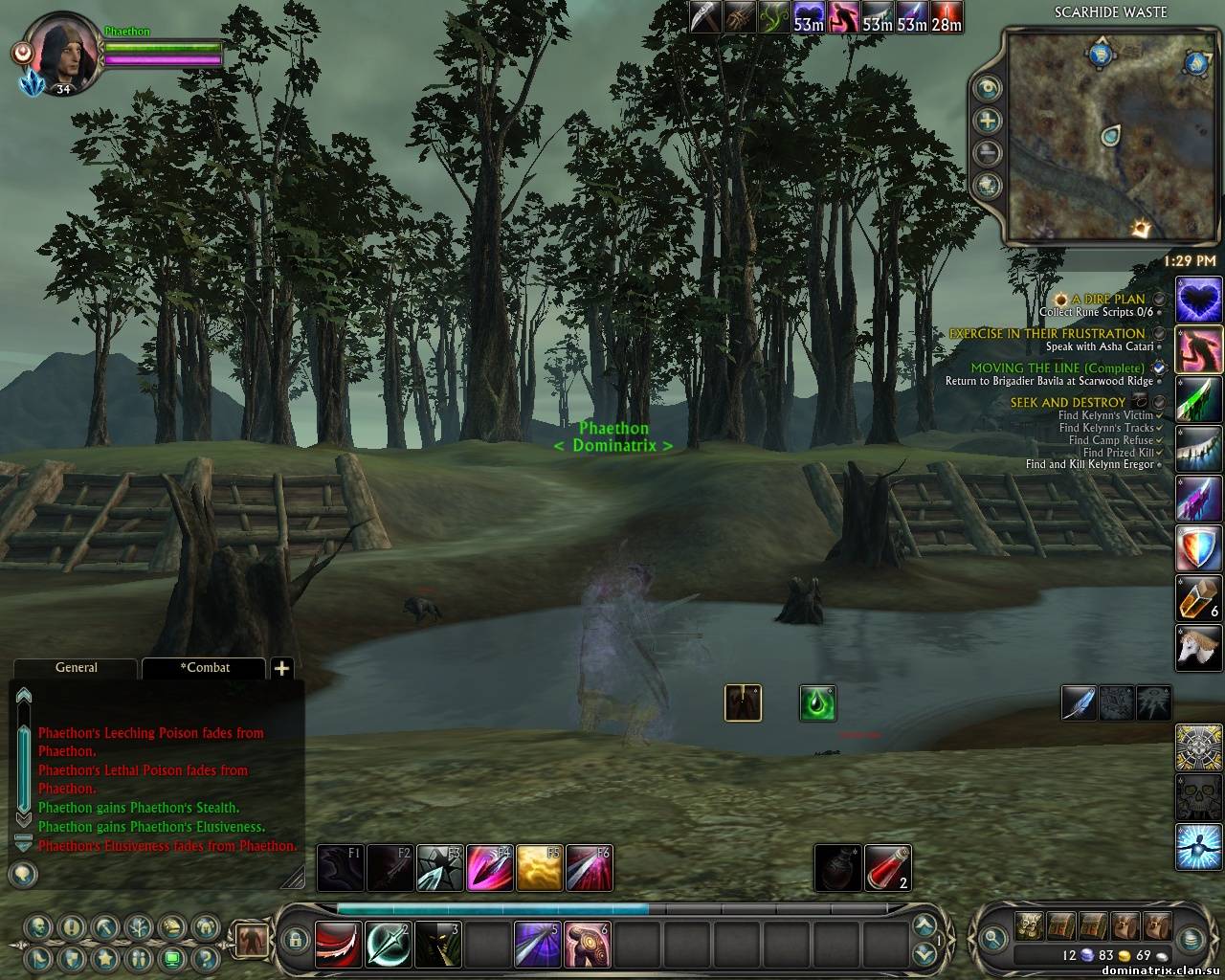Open the Seek and Destroy quest entry
The width and height of the screenshot is (1225, 980).
(x=1068, y=403)
